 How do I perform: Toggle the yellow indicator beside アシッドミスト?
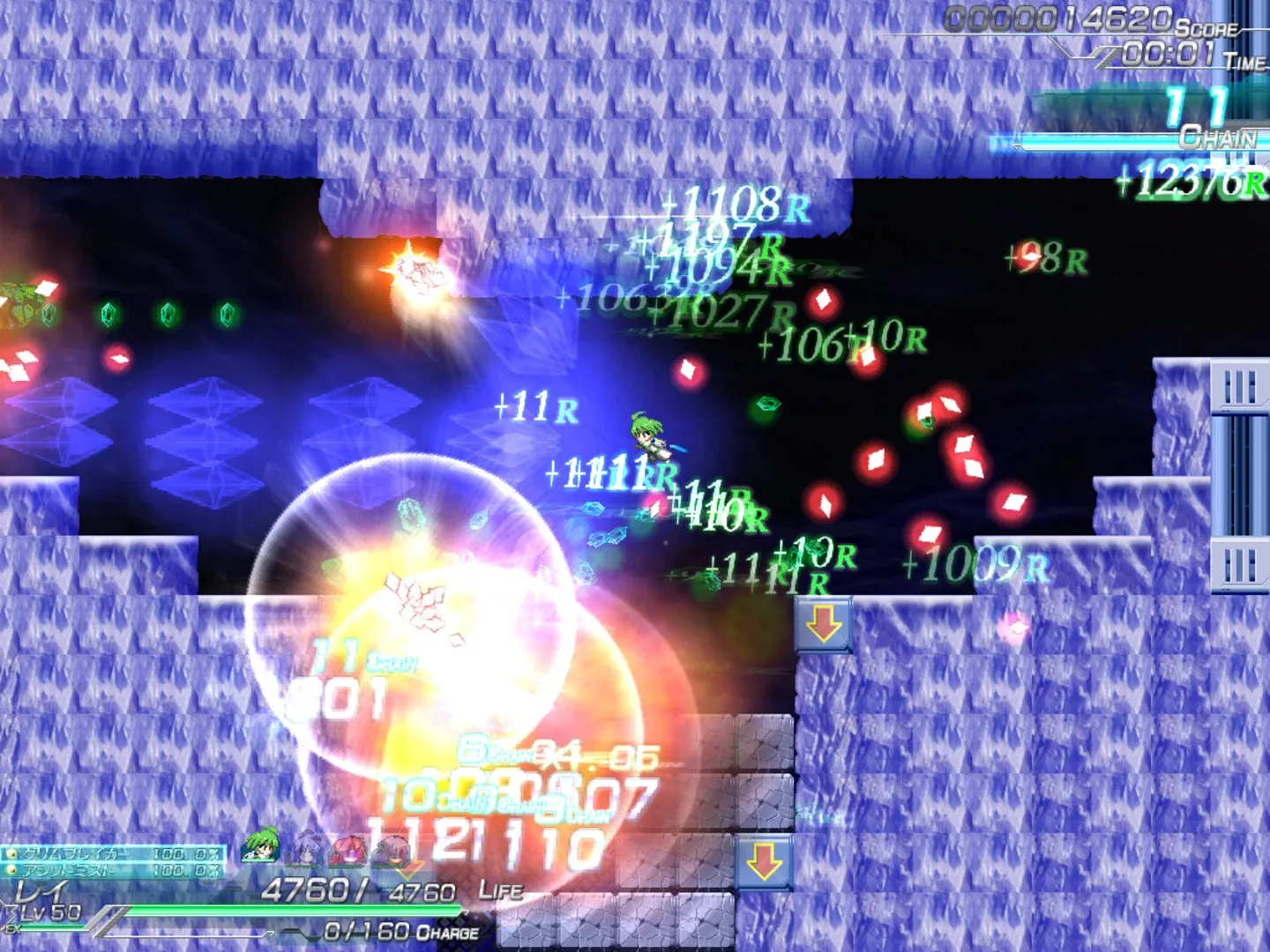11,871
